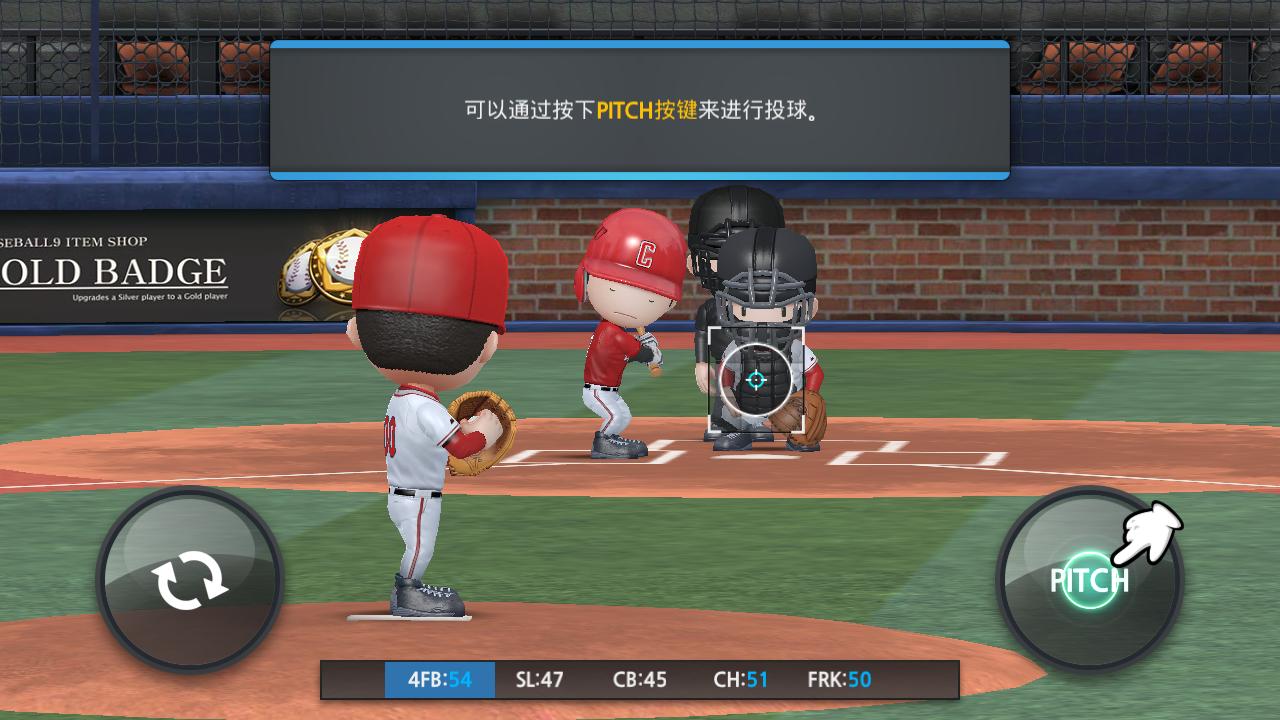Select the FRK forkball pitch
The image size is (1280, 720).
[x=839, y=680]
